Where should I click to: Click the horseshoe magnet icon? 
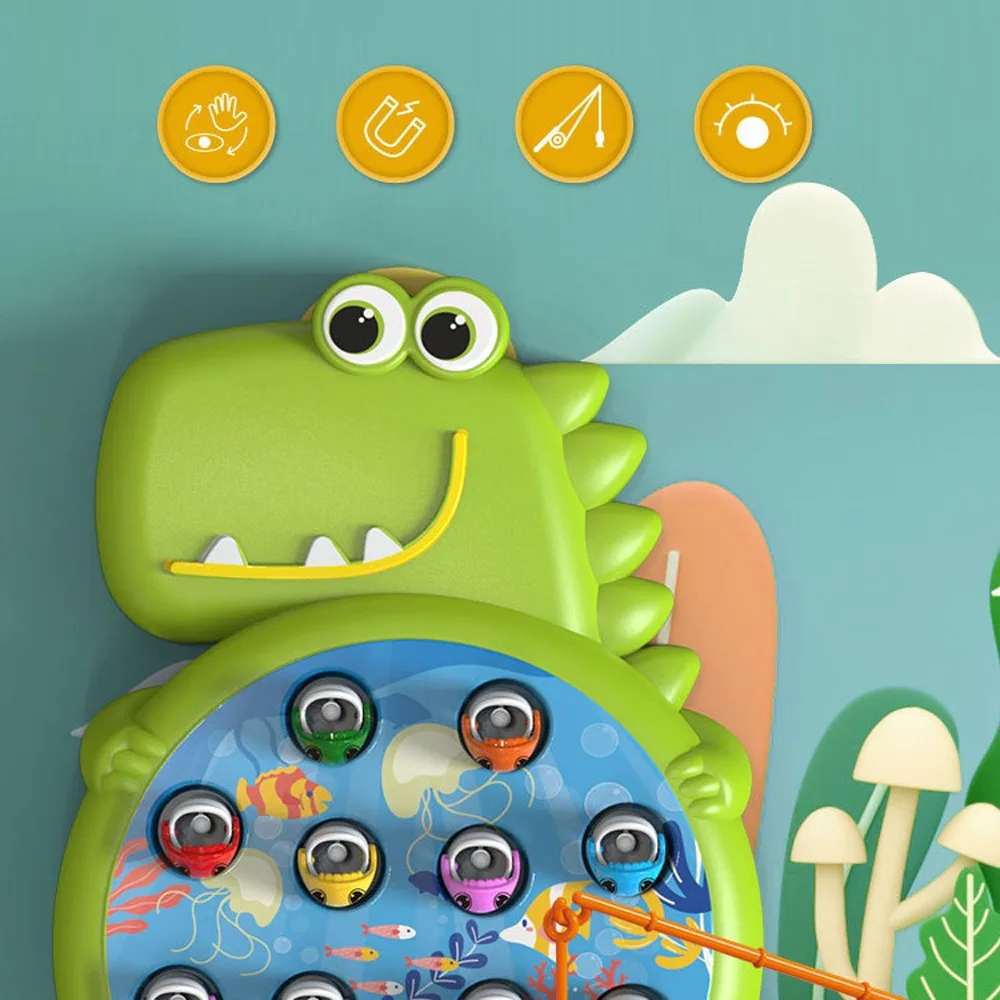coord(395,124)
